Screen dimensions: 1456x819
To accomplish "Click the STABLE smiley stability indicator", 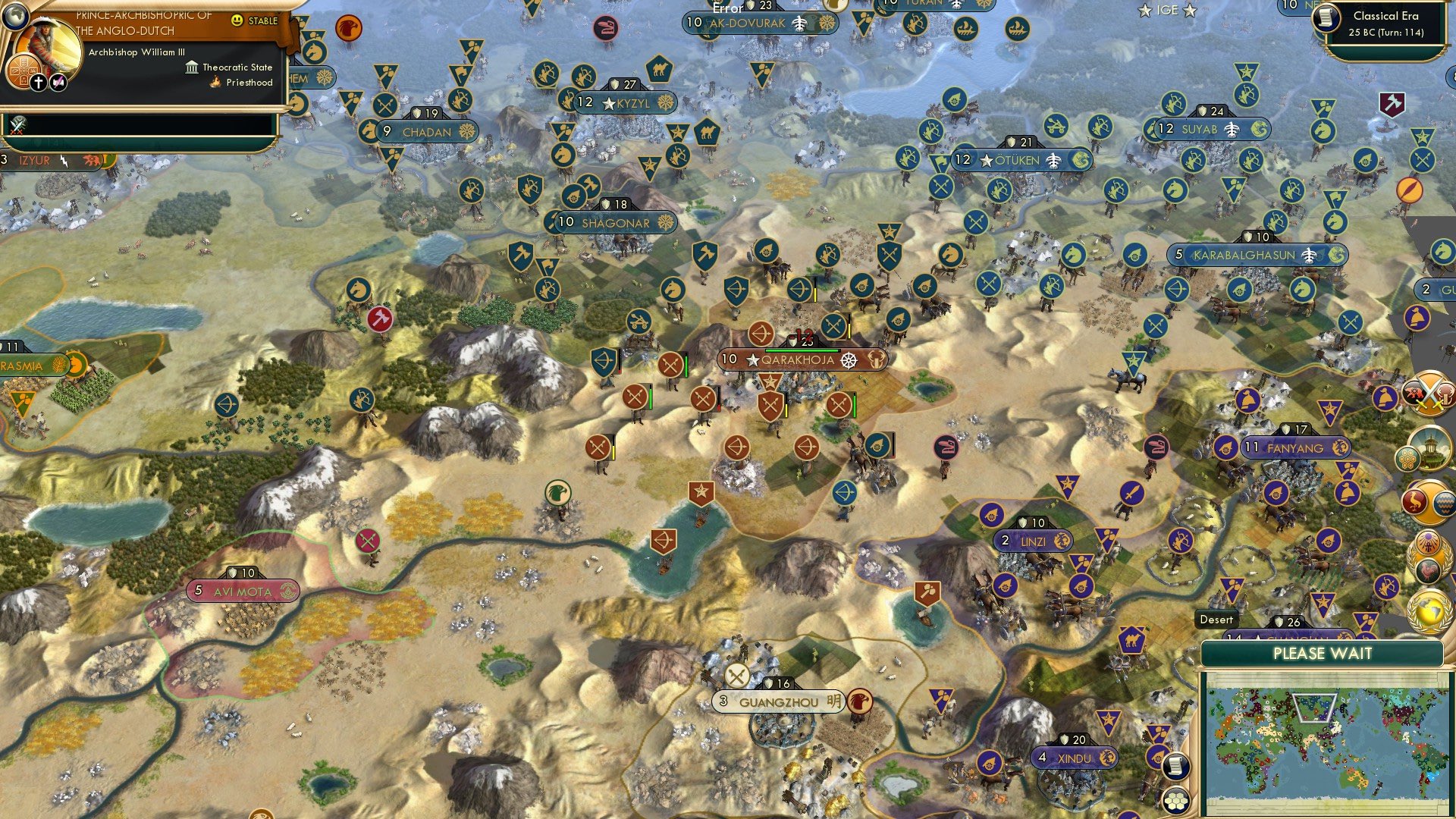I will click(237, 20).
